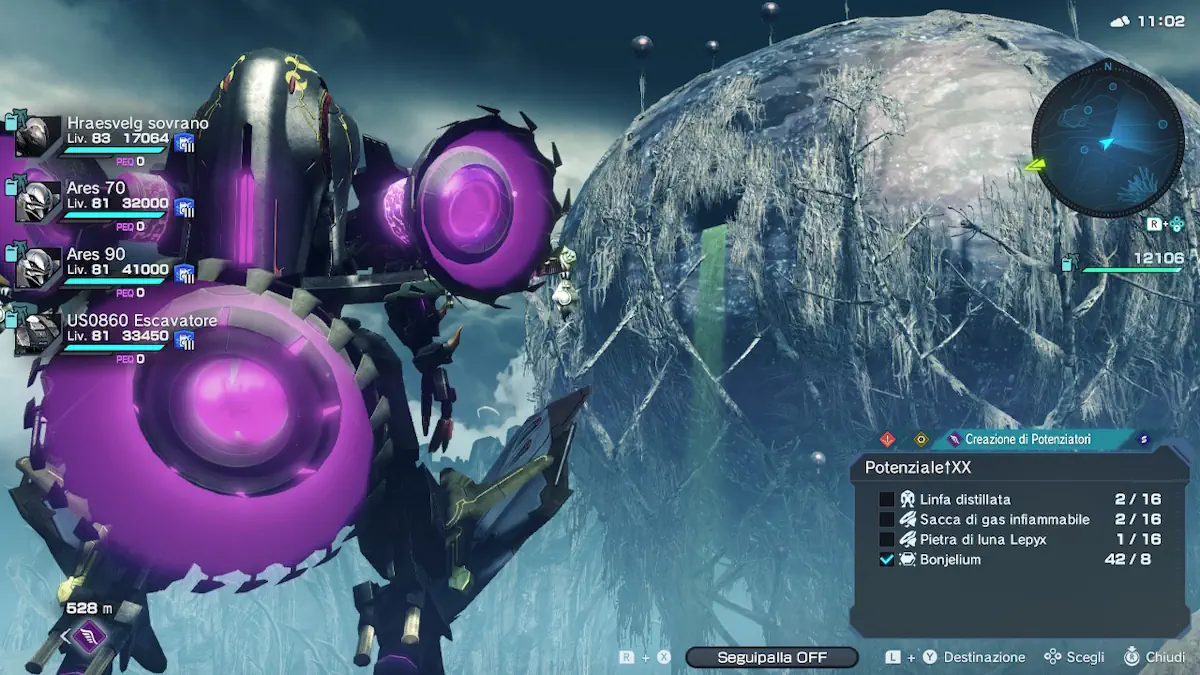Open the circular minimap
The image size is (1200, 675).
pos(1107,140)
